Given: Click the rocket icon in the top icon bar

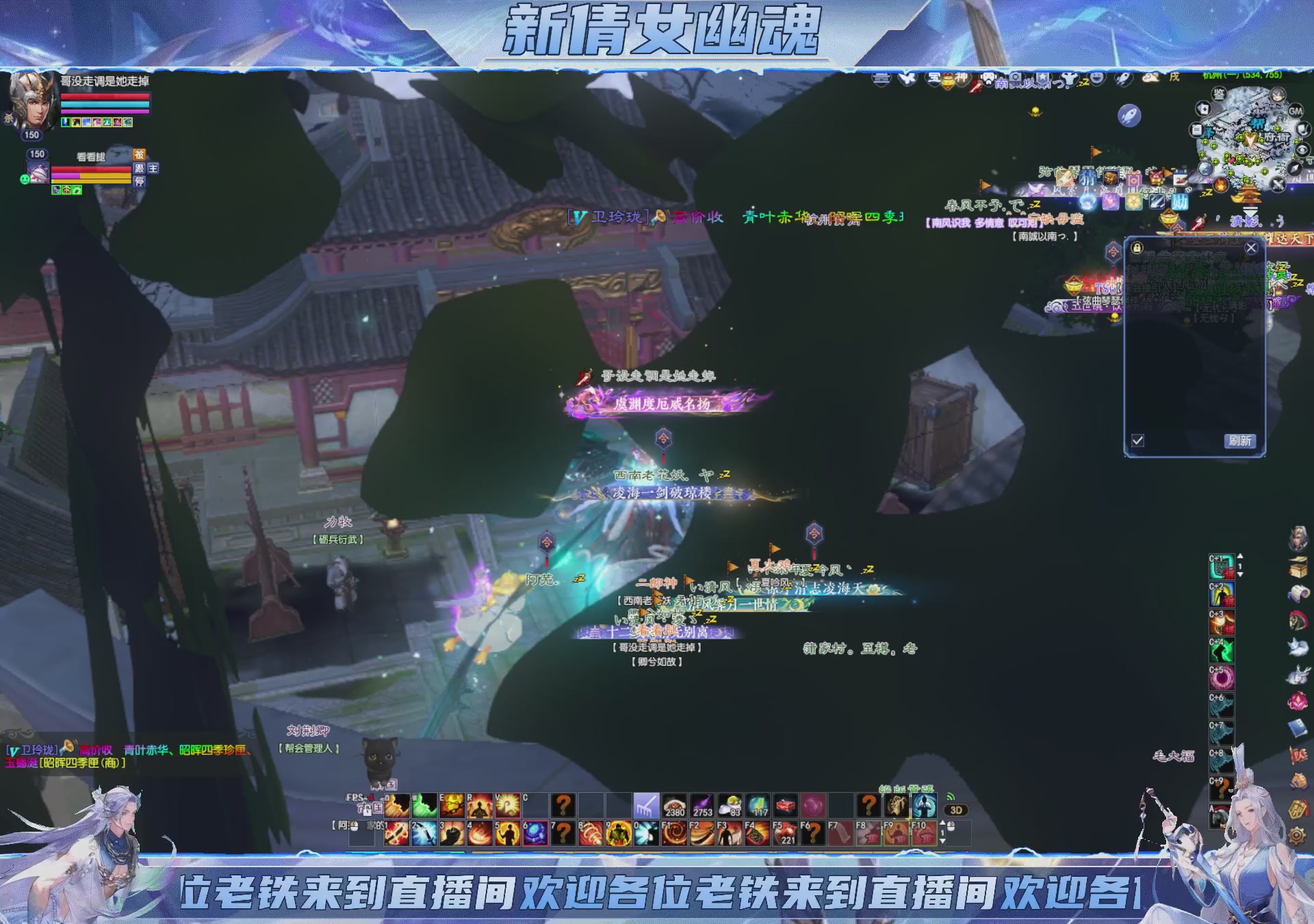Looking at the screenshot, I should click(x=1123, y=79).
